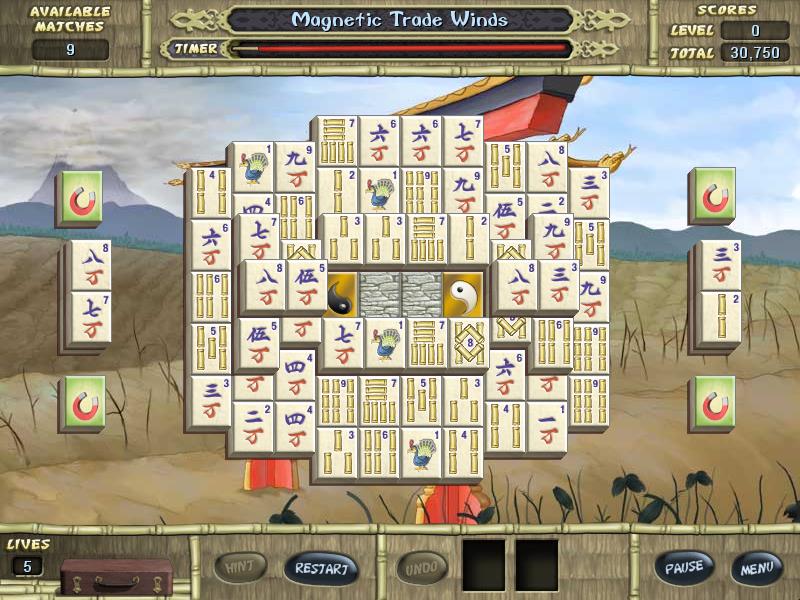800x600 pixels.
Task: Restart the current level
Action: [x=321, y=568]
